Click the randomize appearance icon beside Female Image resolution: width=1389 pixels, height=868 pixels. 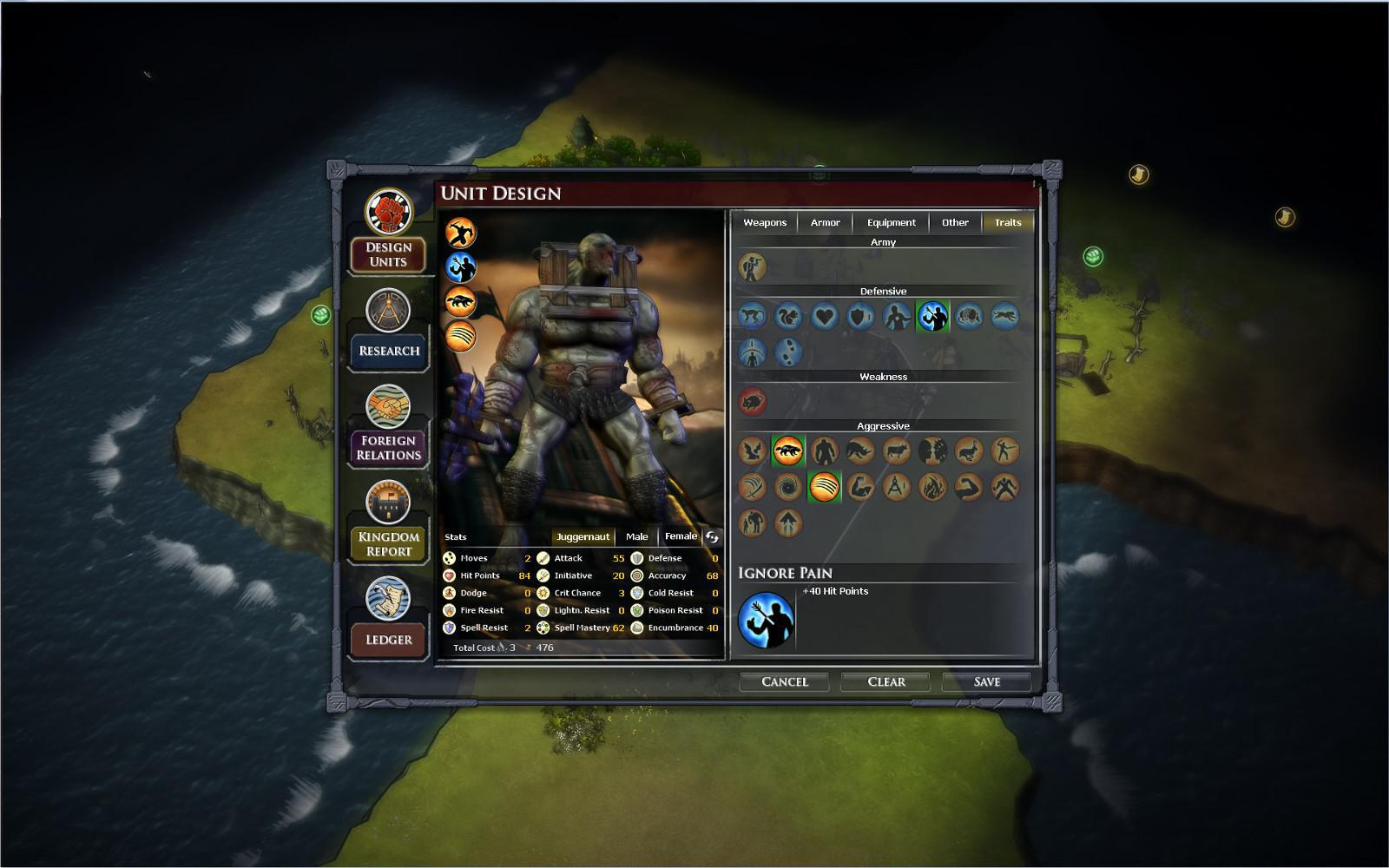click(x=713, y=536)
